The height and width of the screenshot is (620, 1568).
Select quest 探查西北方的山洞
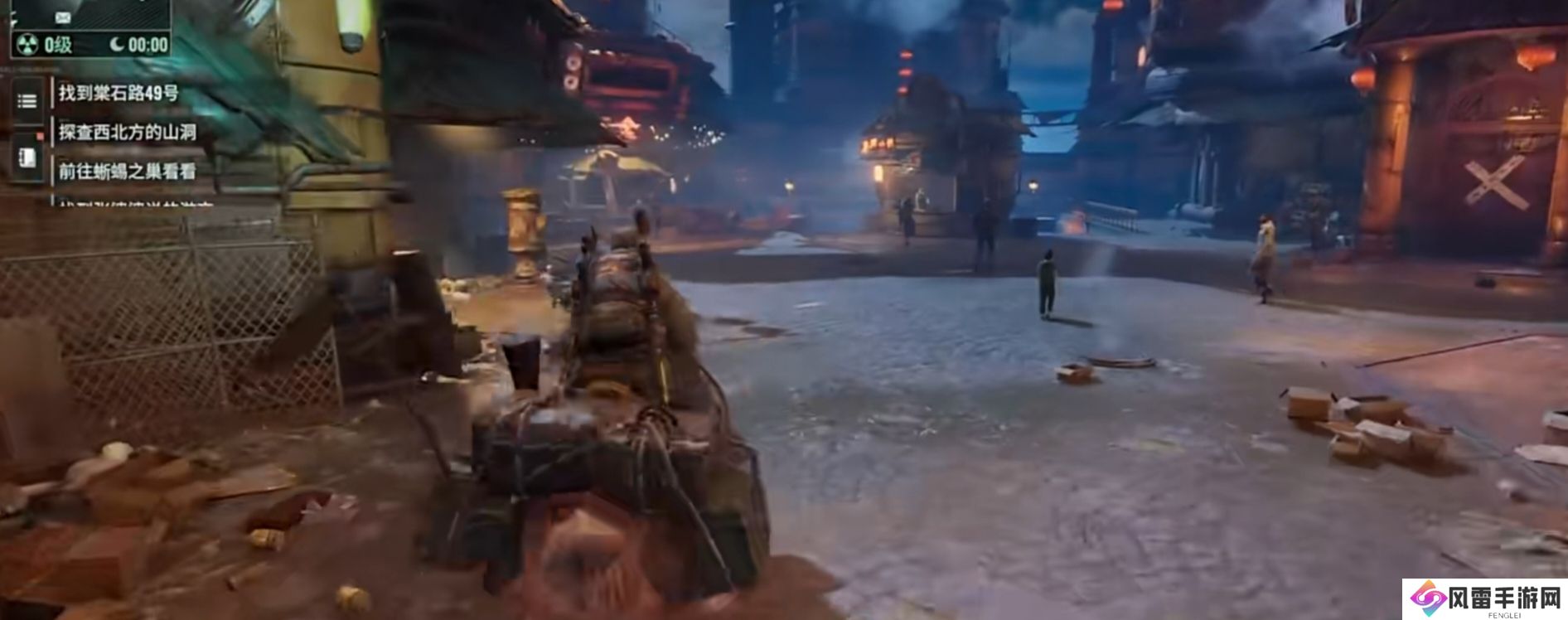128,132
